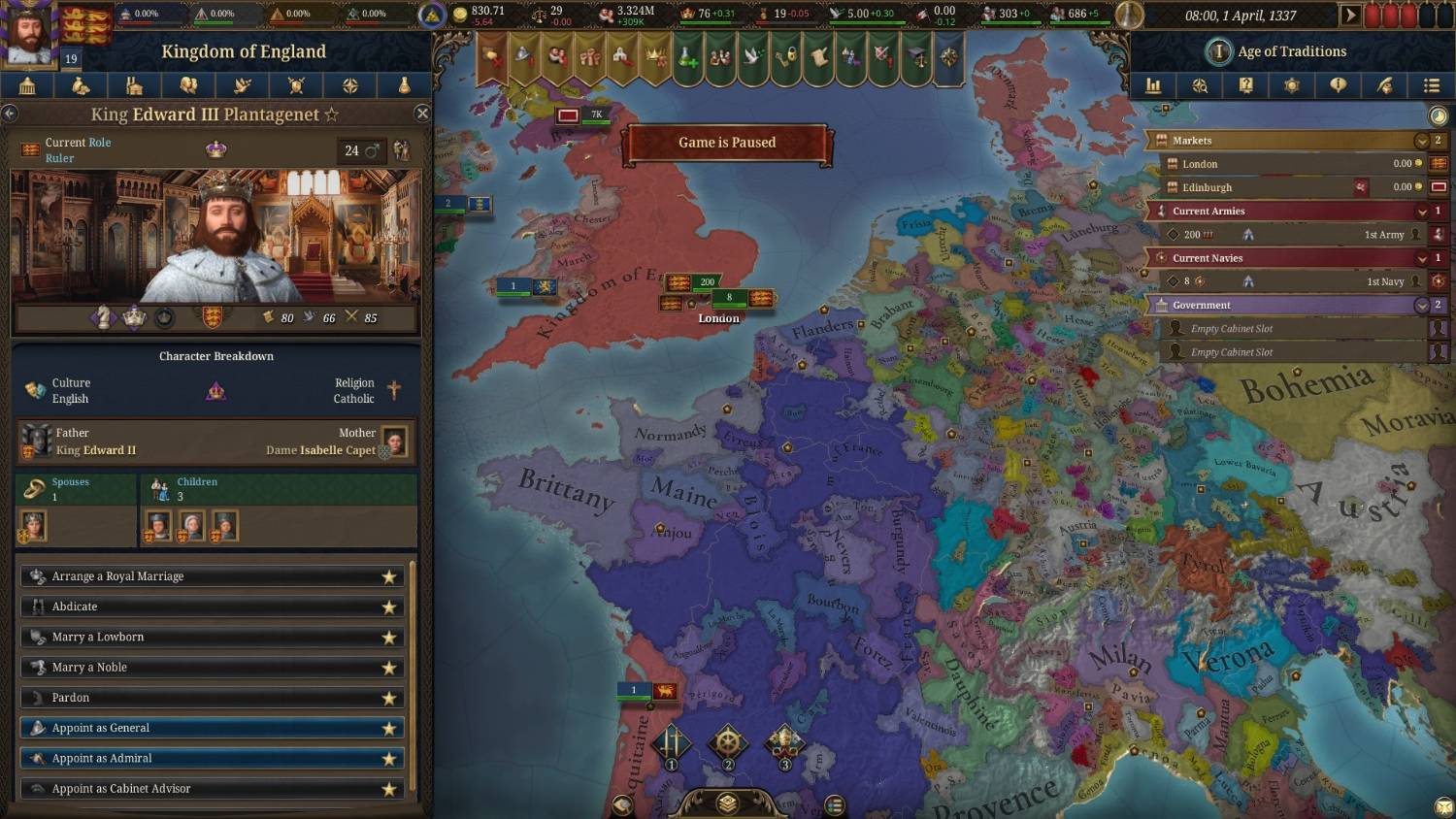Select the spouse portrait
The width and height of the screenshot is (1456, 819).
(x=33, y=526)
